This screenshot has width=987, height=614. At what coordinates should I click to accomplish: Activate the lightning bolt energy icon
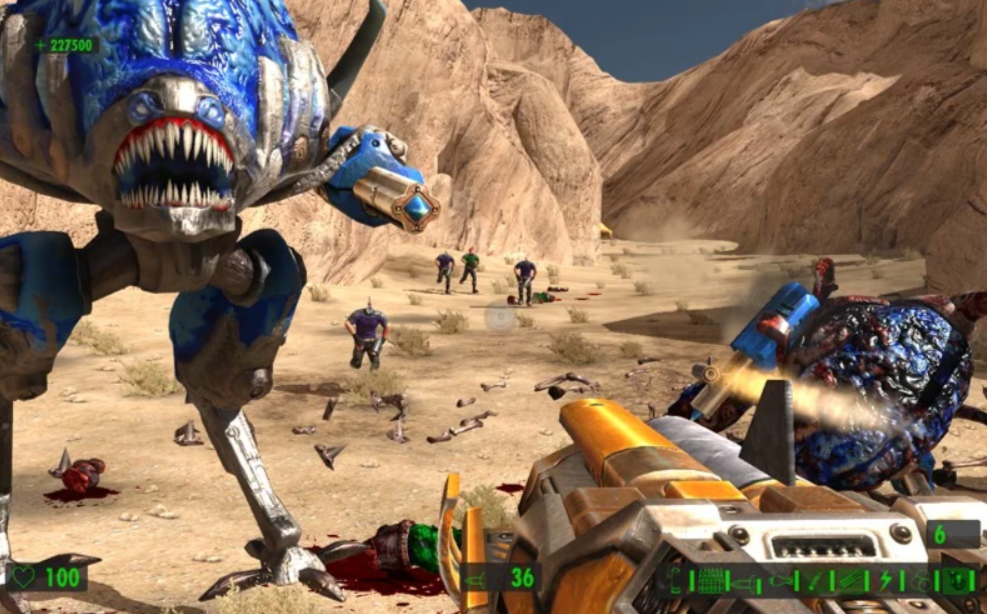click(x=885, y=580)
